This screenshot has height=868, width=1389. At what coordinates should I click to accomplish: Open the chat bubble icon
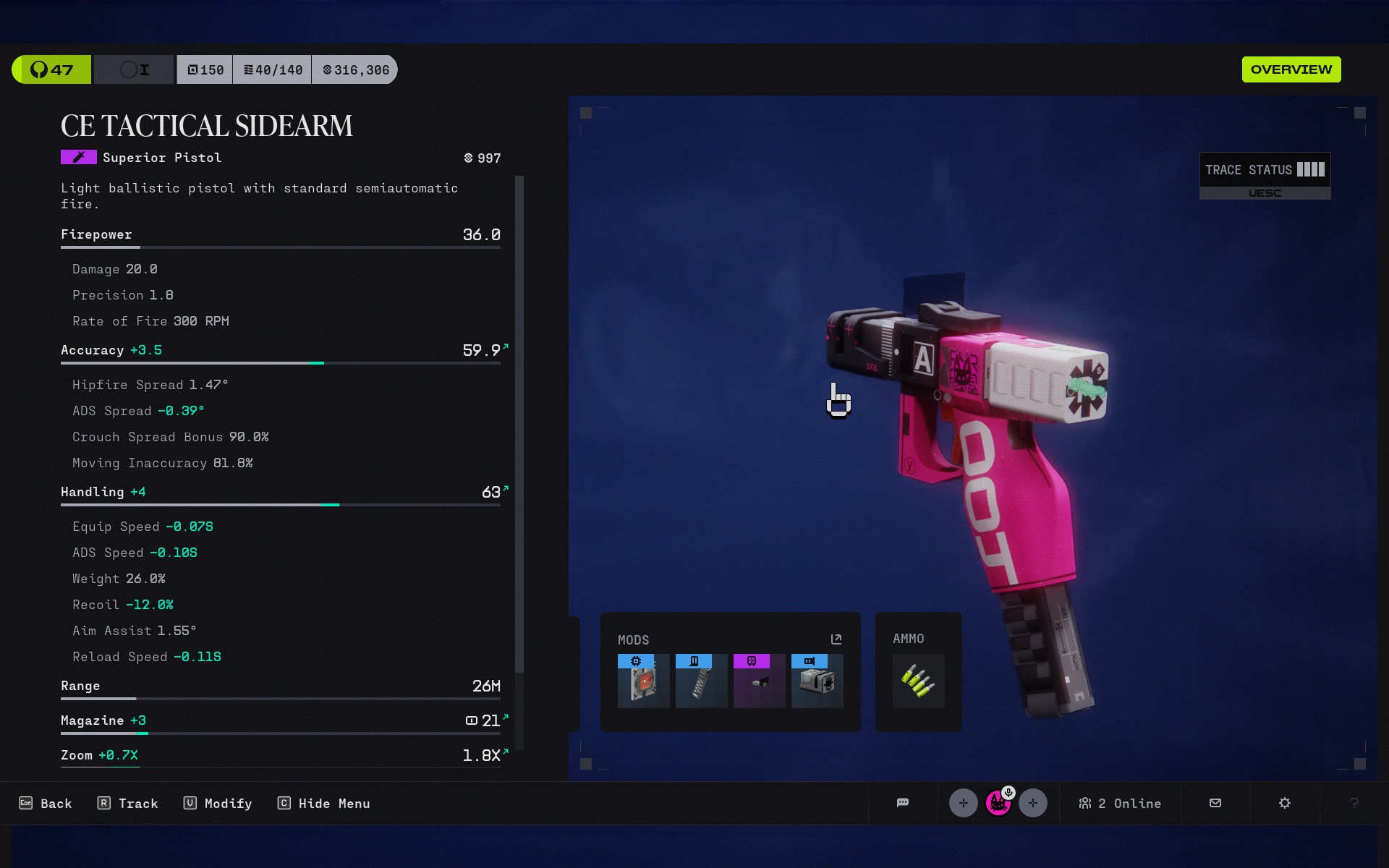coord(903,803)
